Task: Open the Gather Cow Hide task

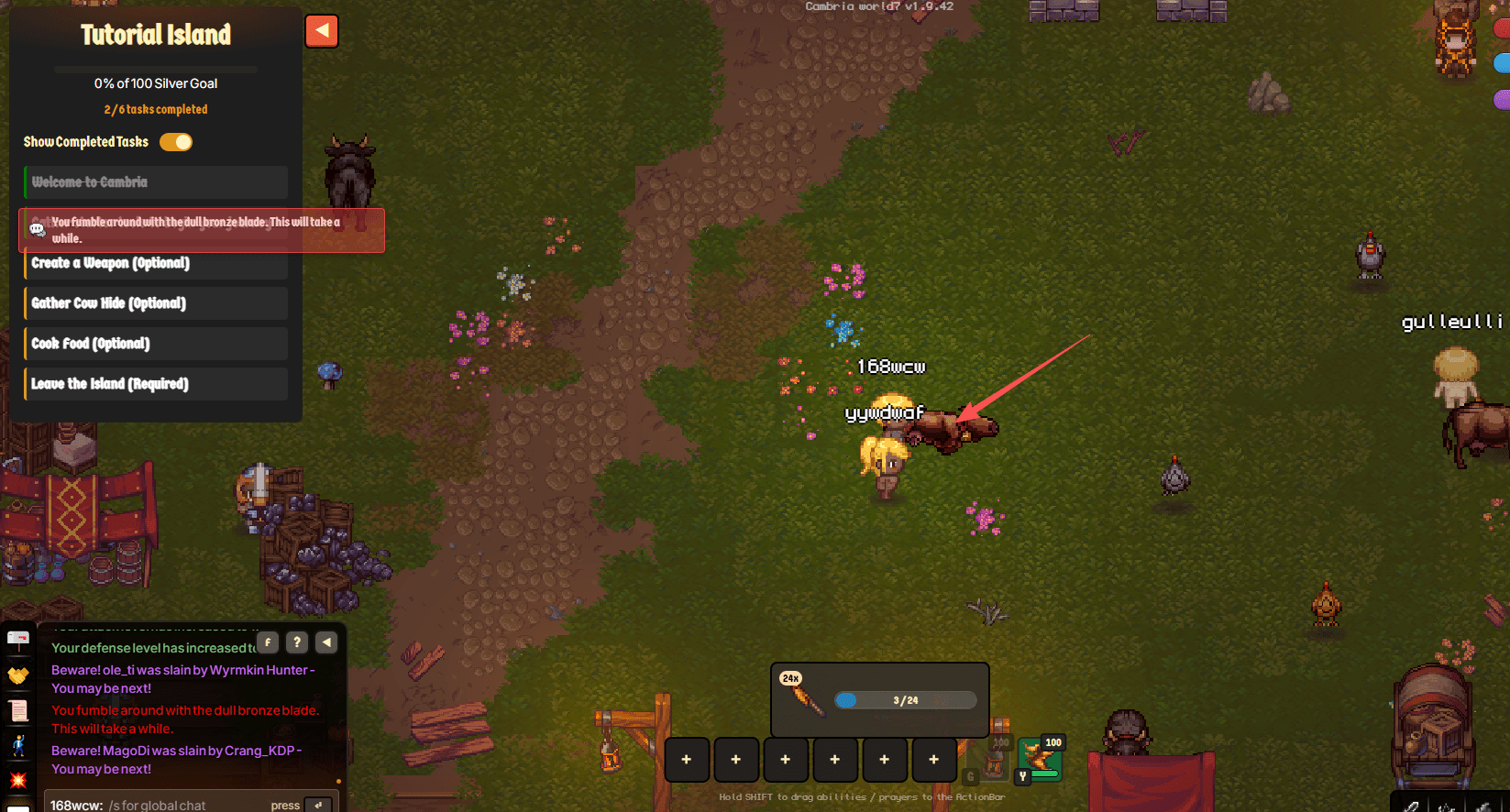Action: [x=156, y=303]
